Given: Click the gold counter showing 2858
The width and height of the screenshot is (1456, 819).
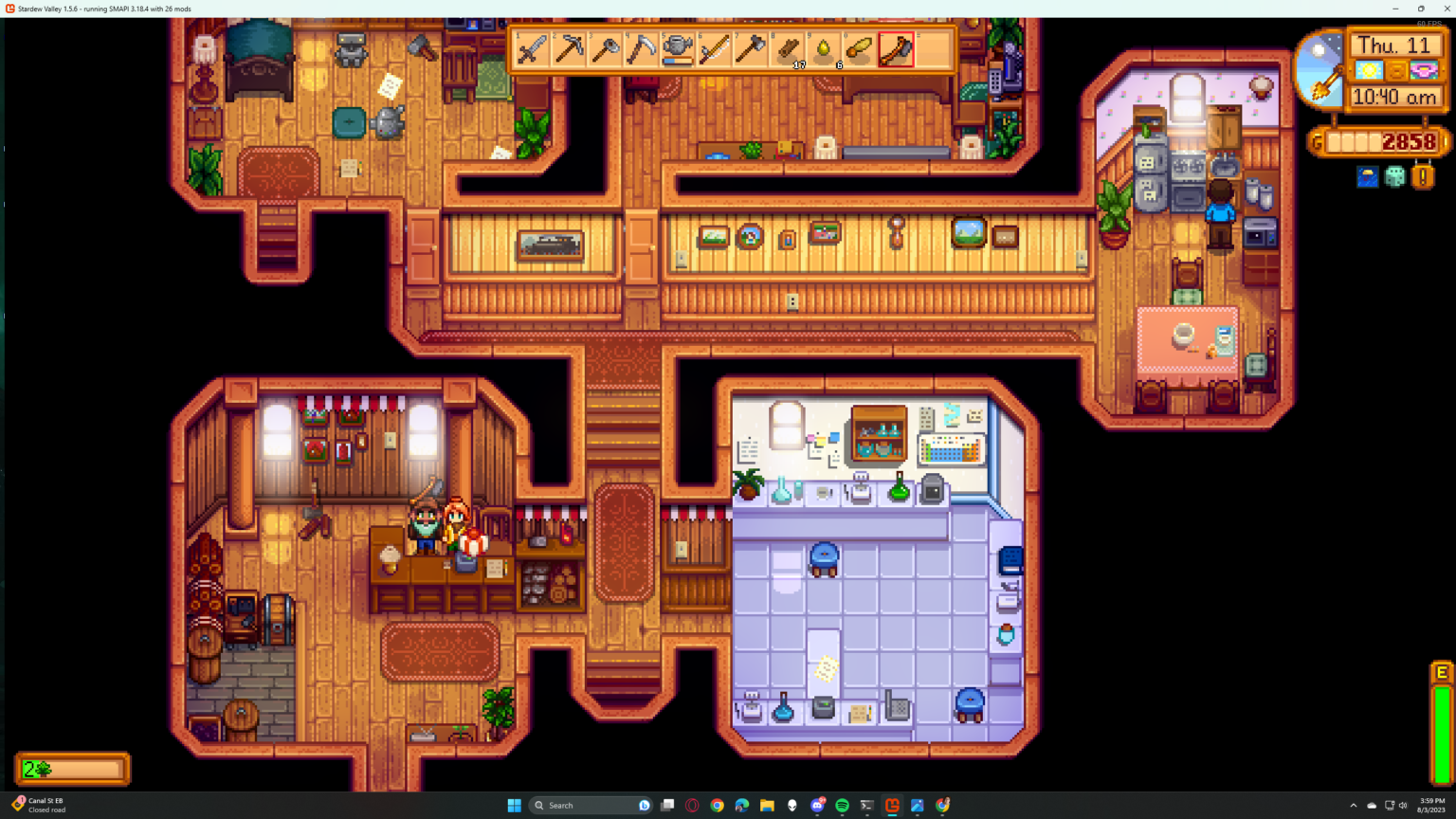Looking at the screenshot, I should pyautogui.click(x=1408, y=140).
